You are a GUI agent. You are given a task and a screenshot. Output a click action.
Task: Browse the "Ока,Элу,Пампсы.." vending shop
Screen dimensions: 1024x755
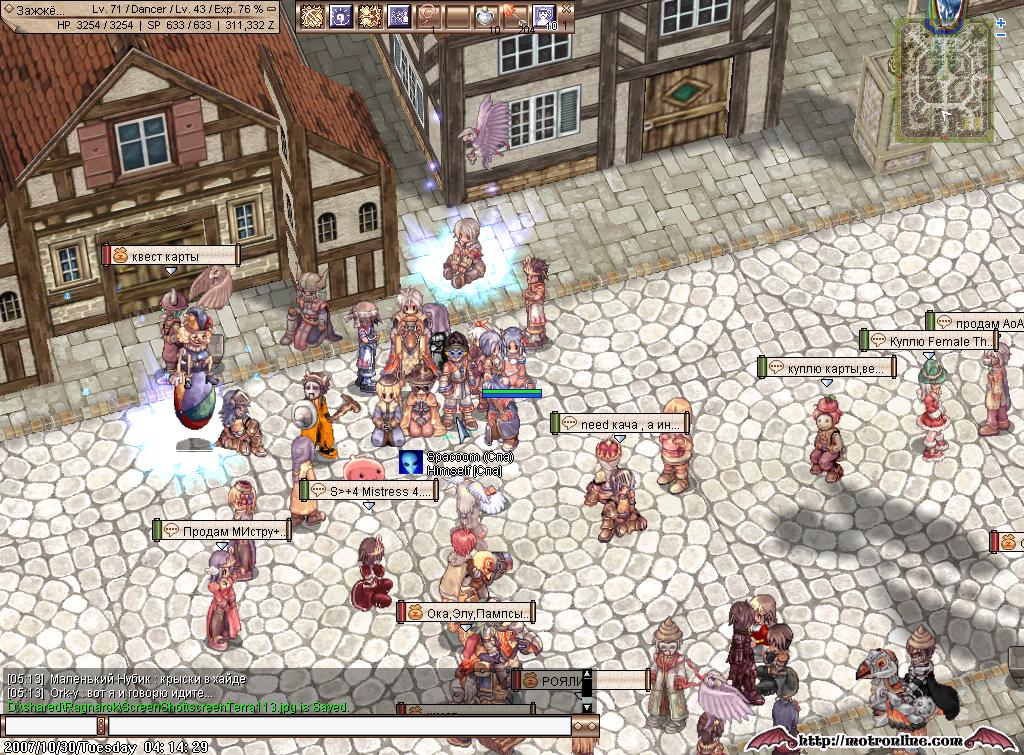click(466, 612)
